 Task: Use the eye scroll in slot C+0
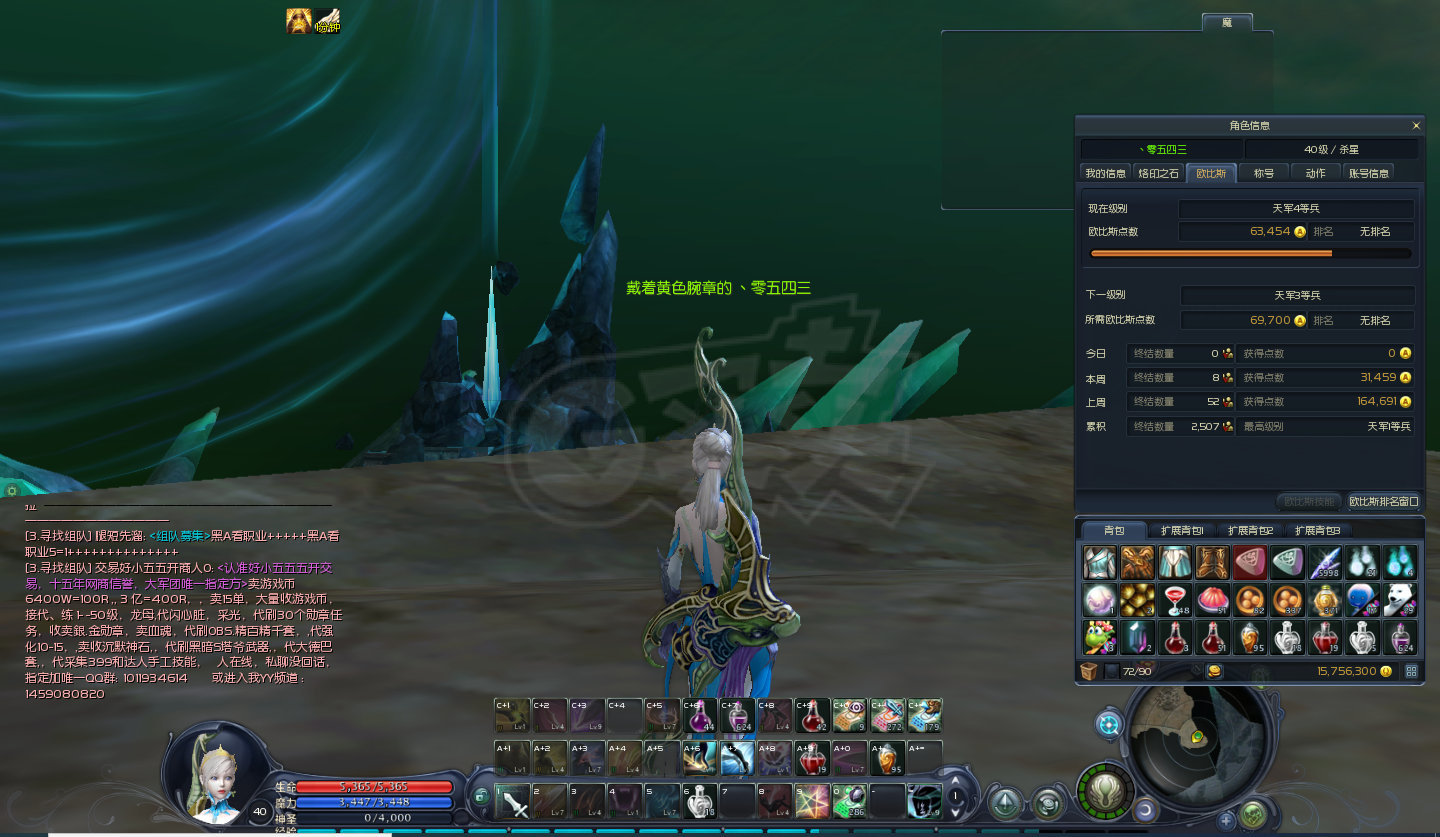pos(849,715)
